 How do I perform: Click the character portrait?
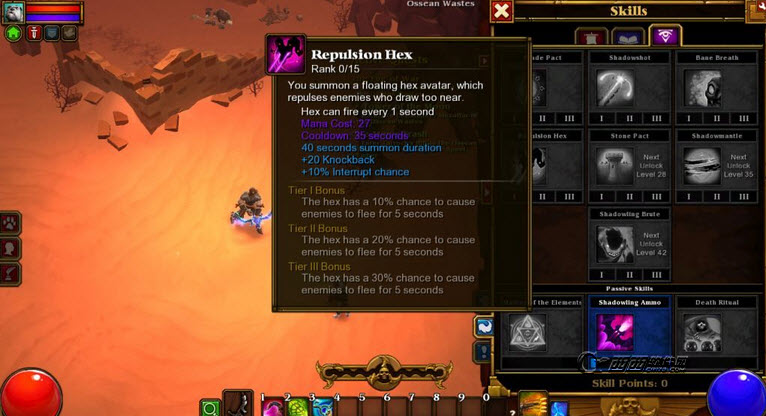click(13, 11)
